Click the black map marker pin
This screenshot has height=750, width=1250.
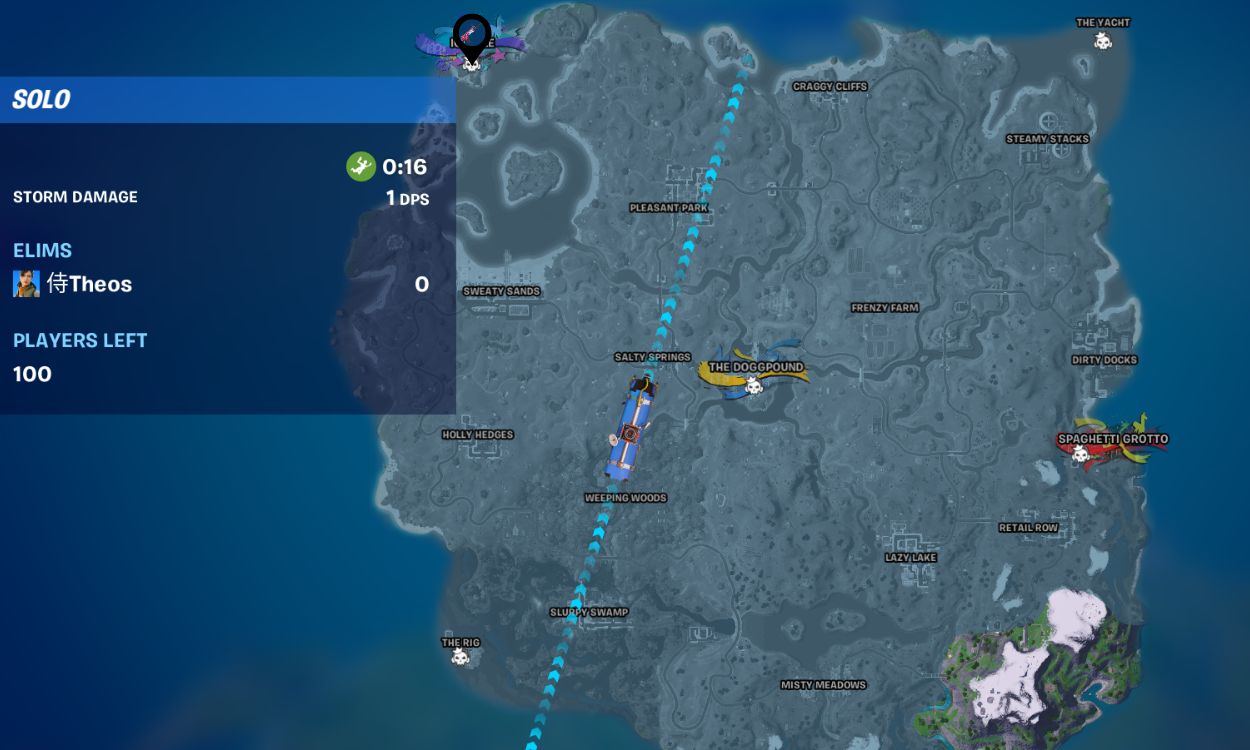pos(472,35)
